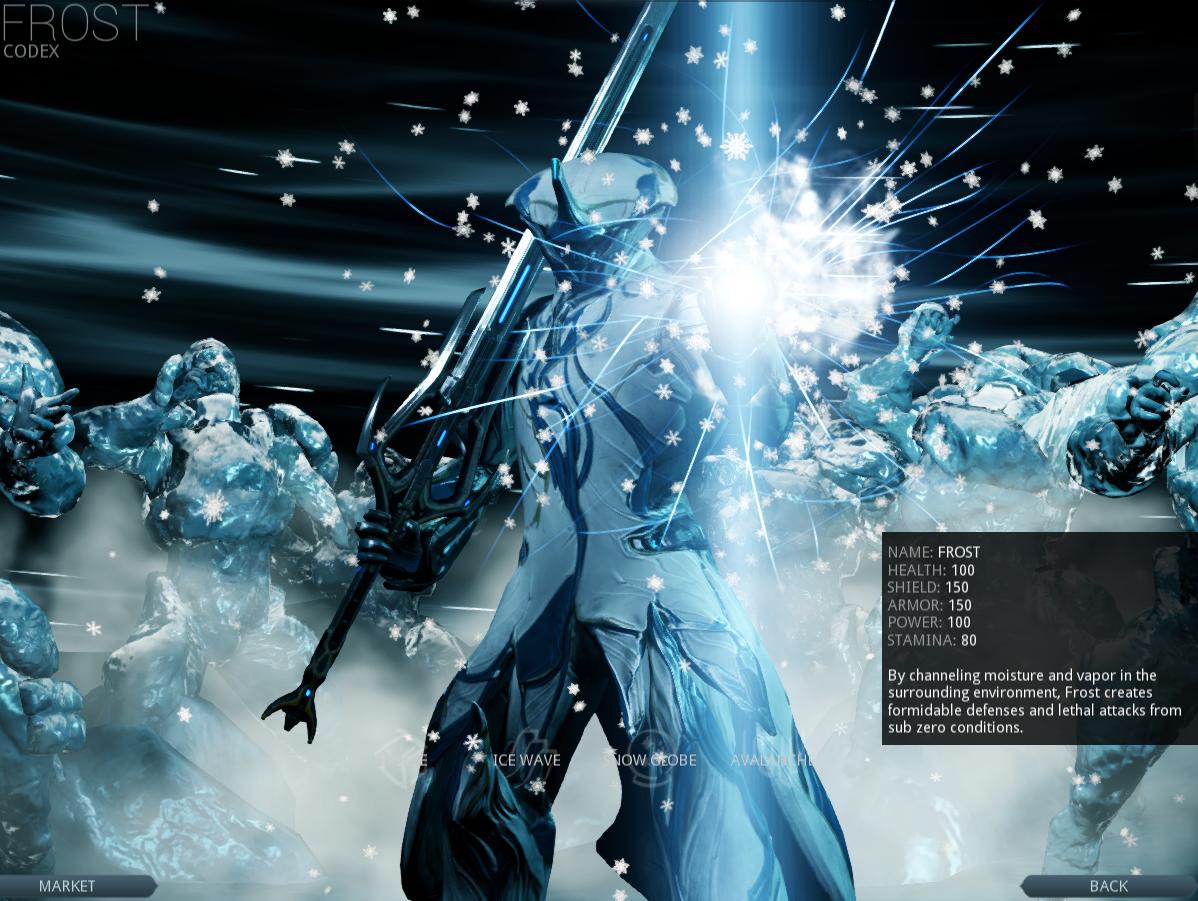
Task: Select the Ice Wave ability
Action: tap(527, 760)
